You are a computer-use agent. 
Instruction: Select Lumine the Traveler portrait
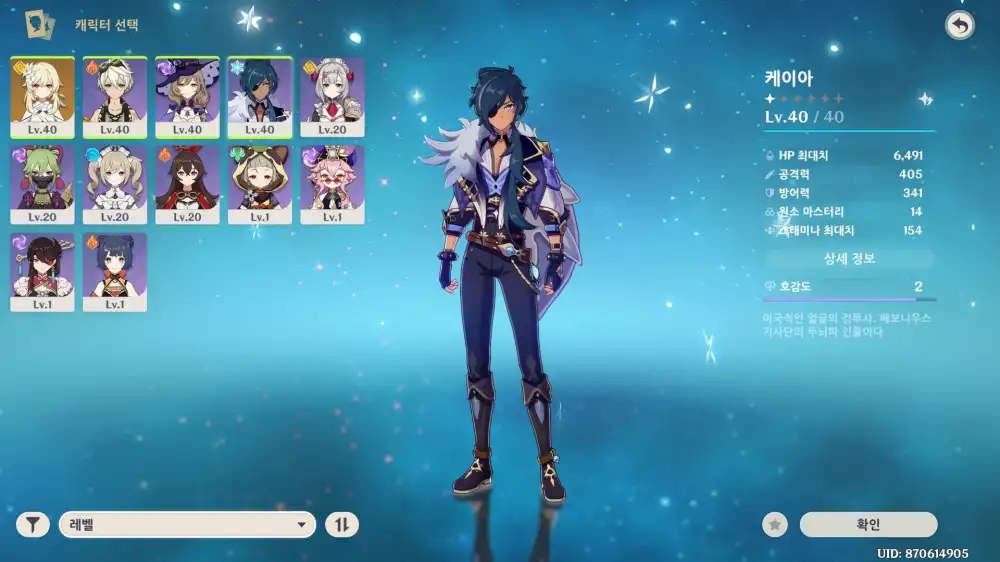pyautogui.click(x=42, y=96)
